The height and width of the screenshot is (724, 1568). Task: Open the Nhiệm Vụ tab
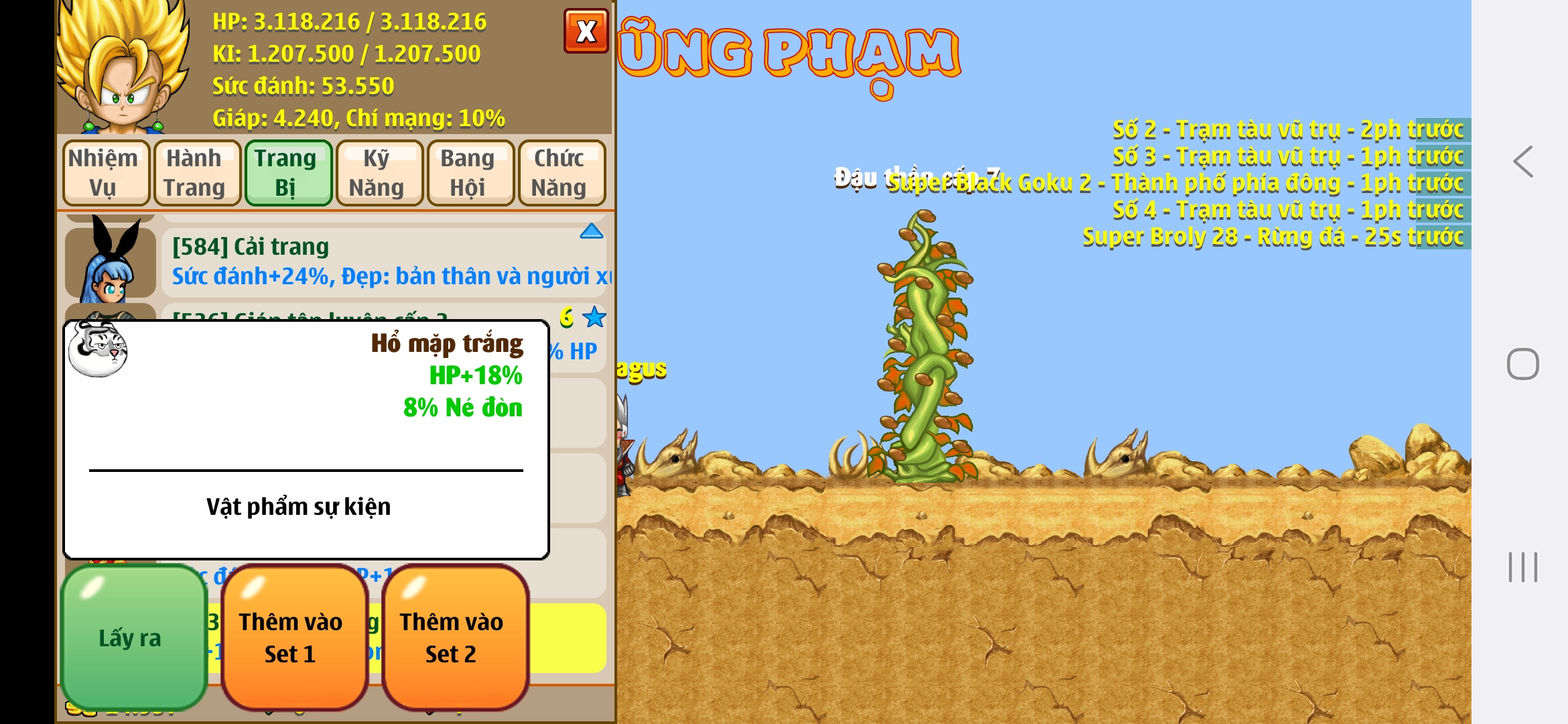pos(105,173)
